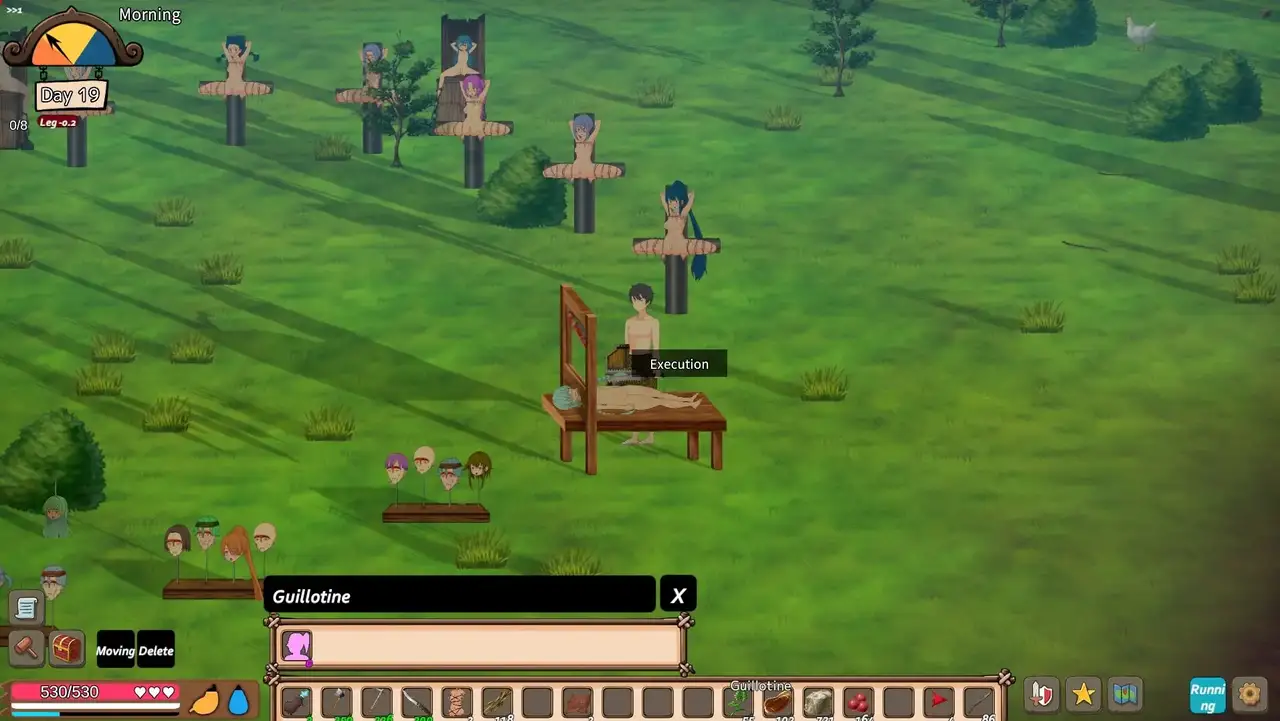Select the green herb hotbar slot
The height and width of the screenshot is (721, 1280).
coord(738,703)
